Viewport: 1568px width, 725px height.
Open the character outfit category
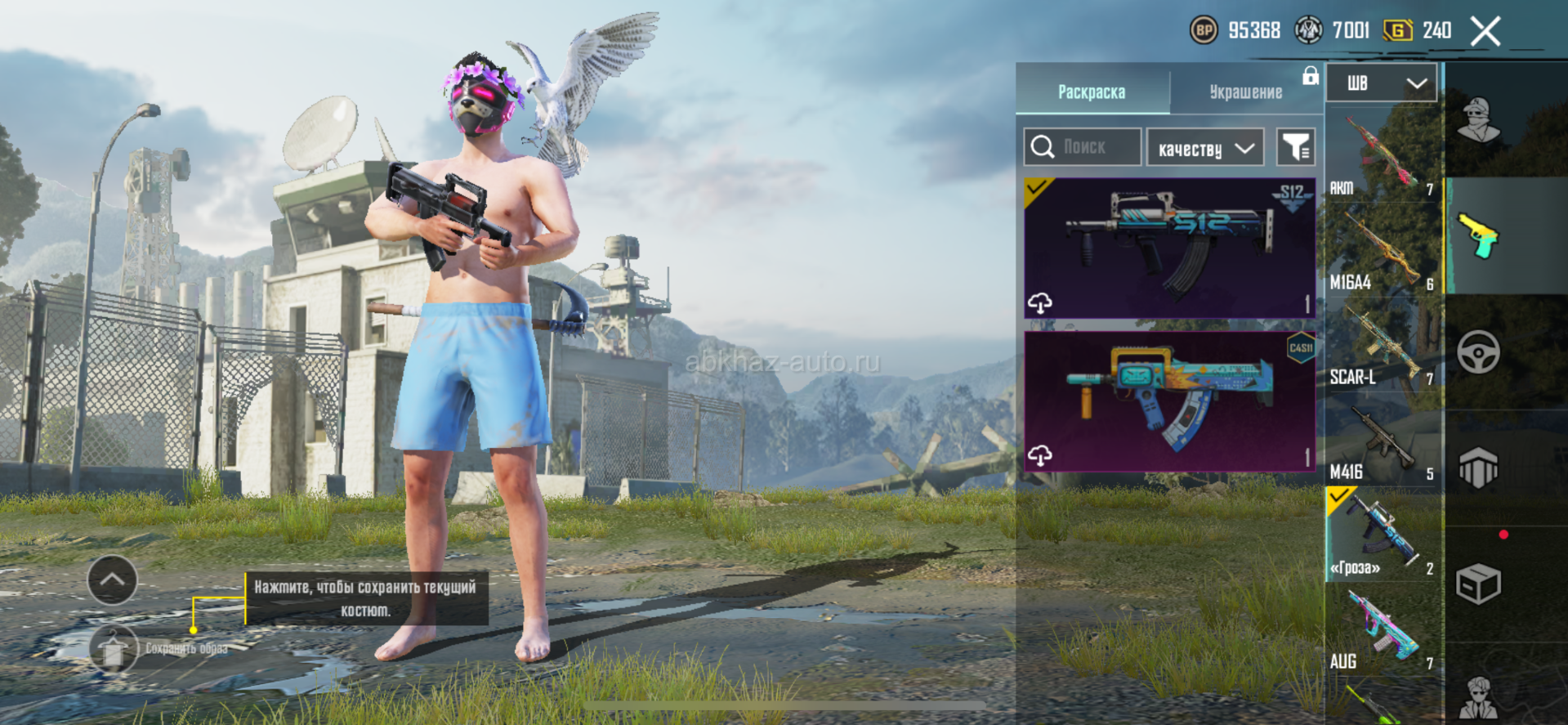click(1479, 120)
